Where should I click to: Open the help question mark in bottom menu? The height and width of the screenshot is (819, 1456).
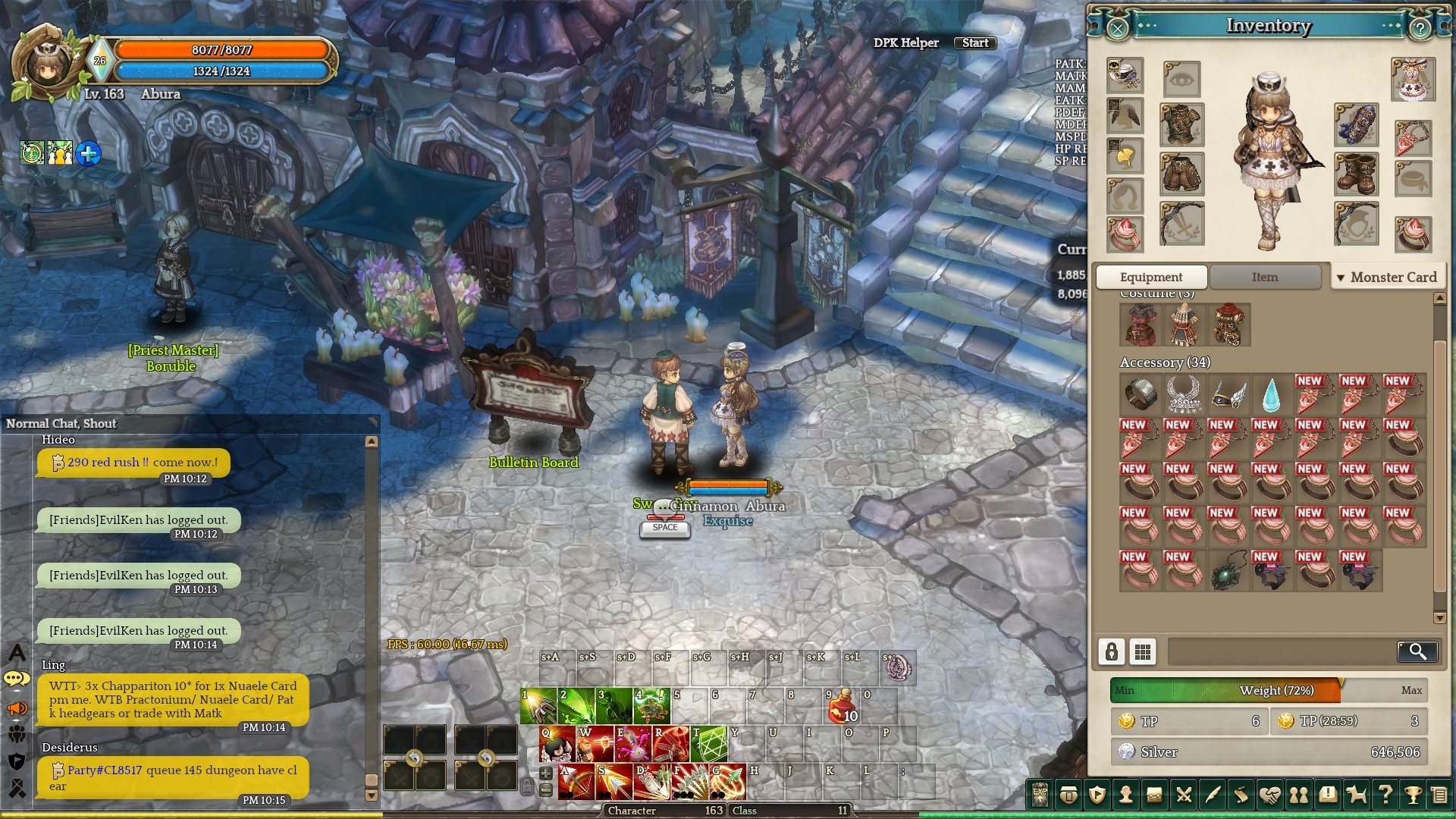[x=1385, y=795]
